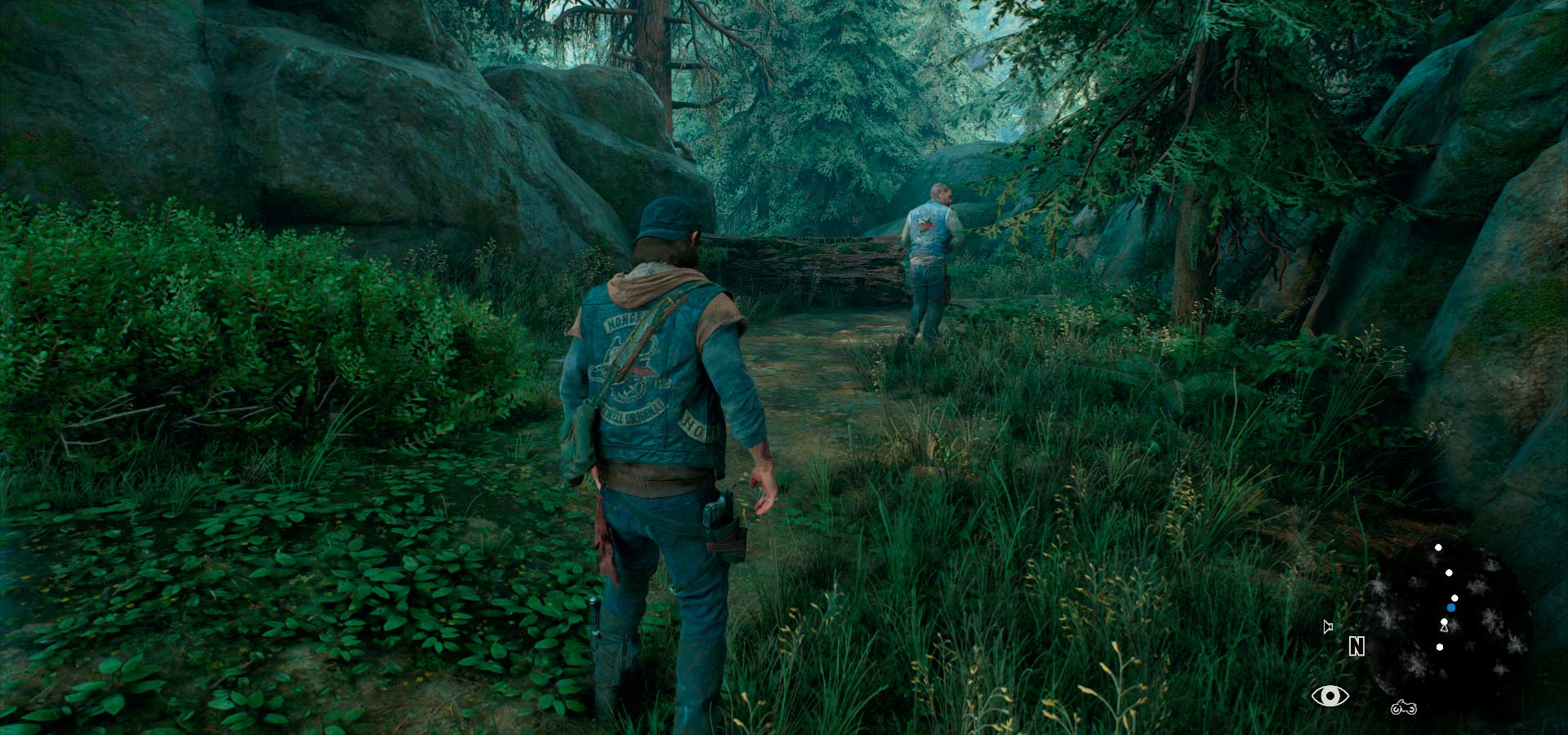The width and height of the screenshot is (1568, 735).
Task: Click the player arrow on the minimap
Action: point(1444,626)
